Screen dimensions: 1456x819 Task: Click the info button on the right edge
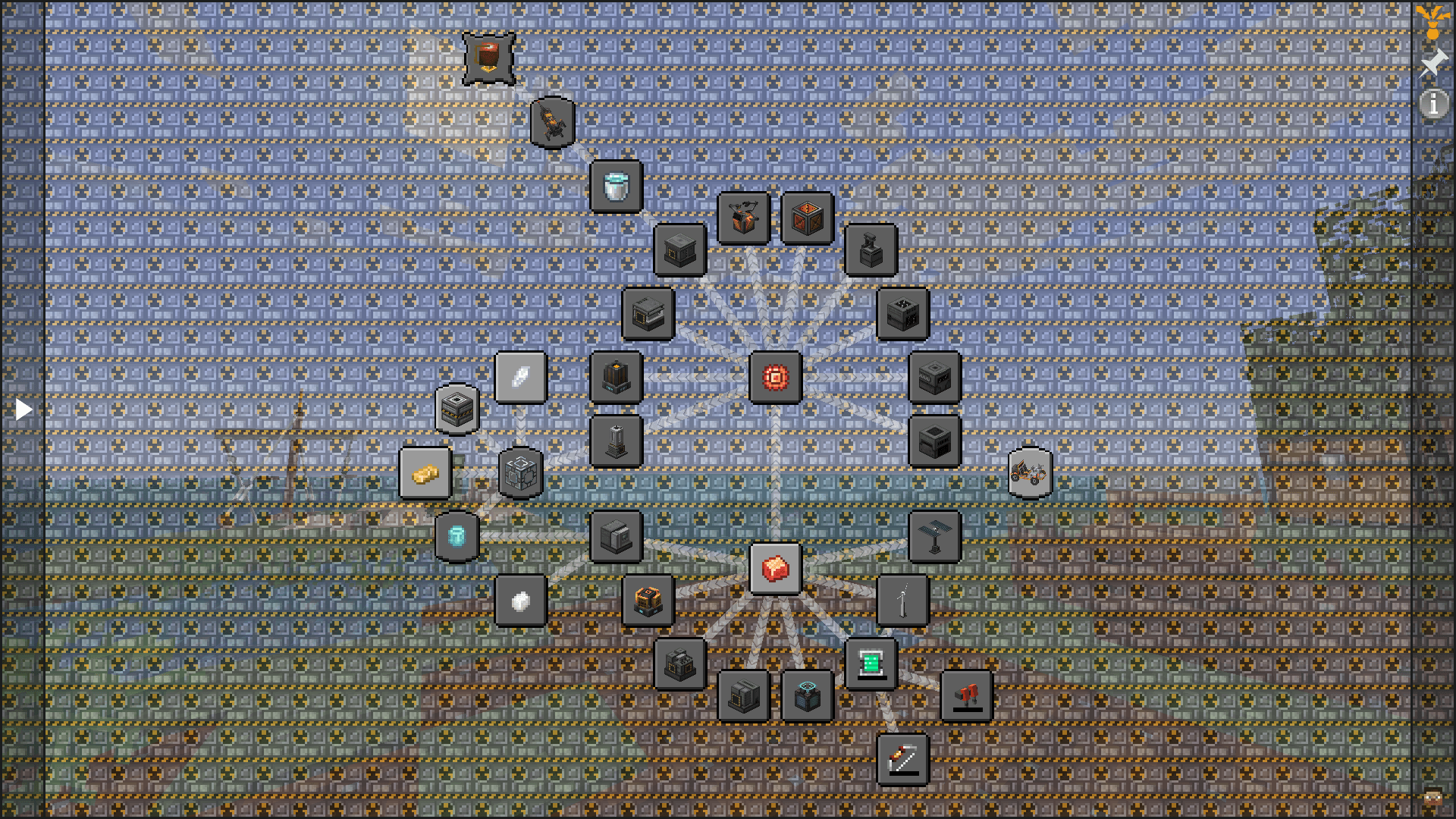1433,105
